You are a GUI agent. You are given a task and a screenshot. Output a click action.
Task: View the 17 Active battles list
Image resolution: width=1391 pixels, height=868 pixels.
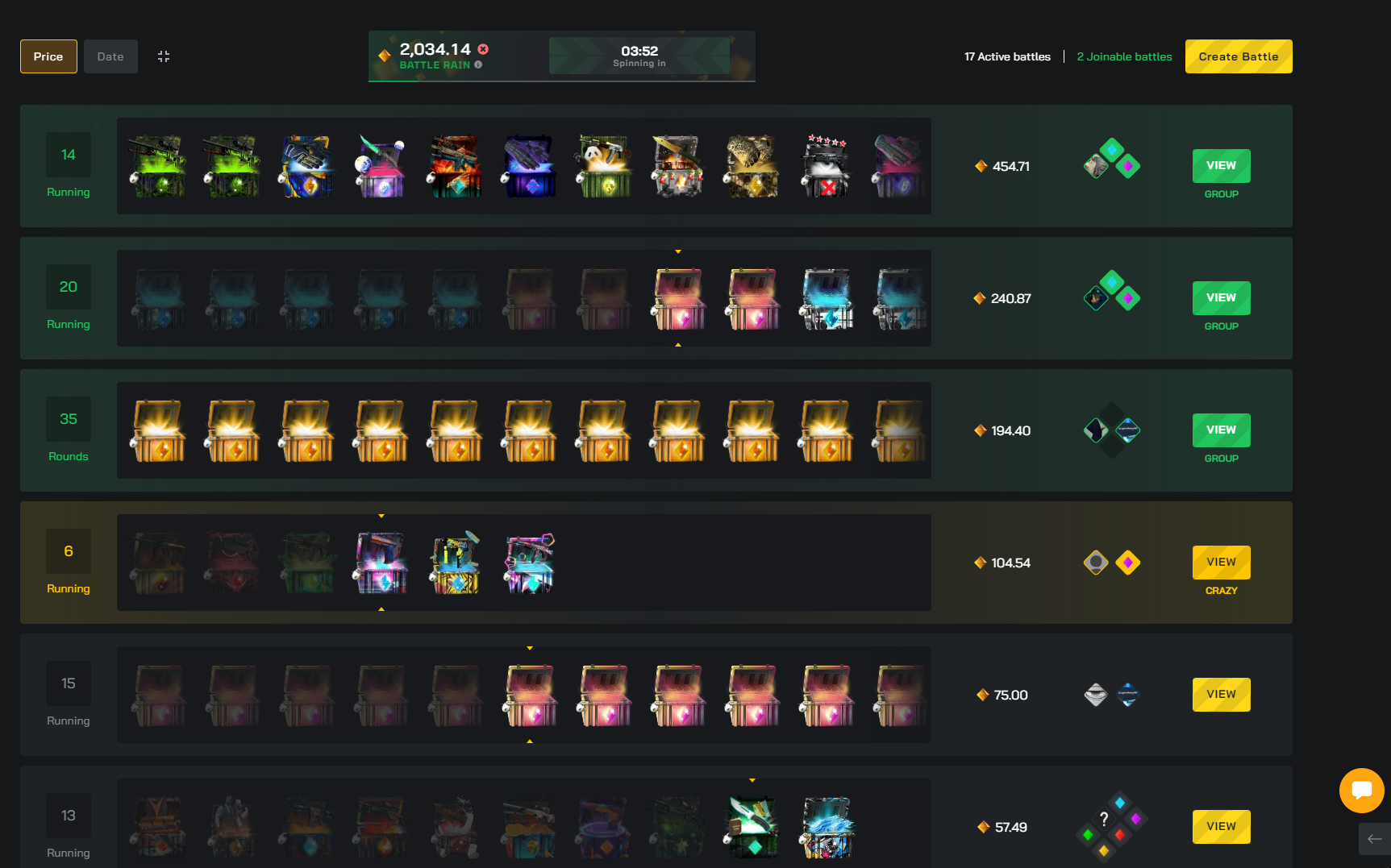(x=1007, y=56)
